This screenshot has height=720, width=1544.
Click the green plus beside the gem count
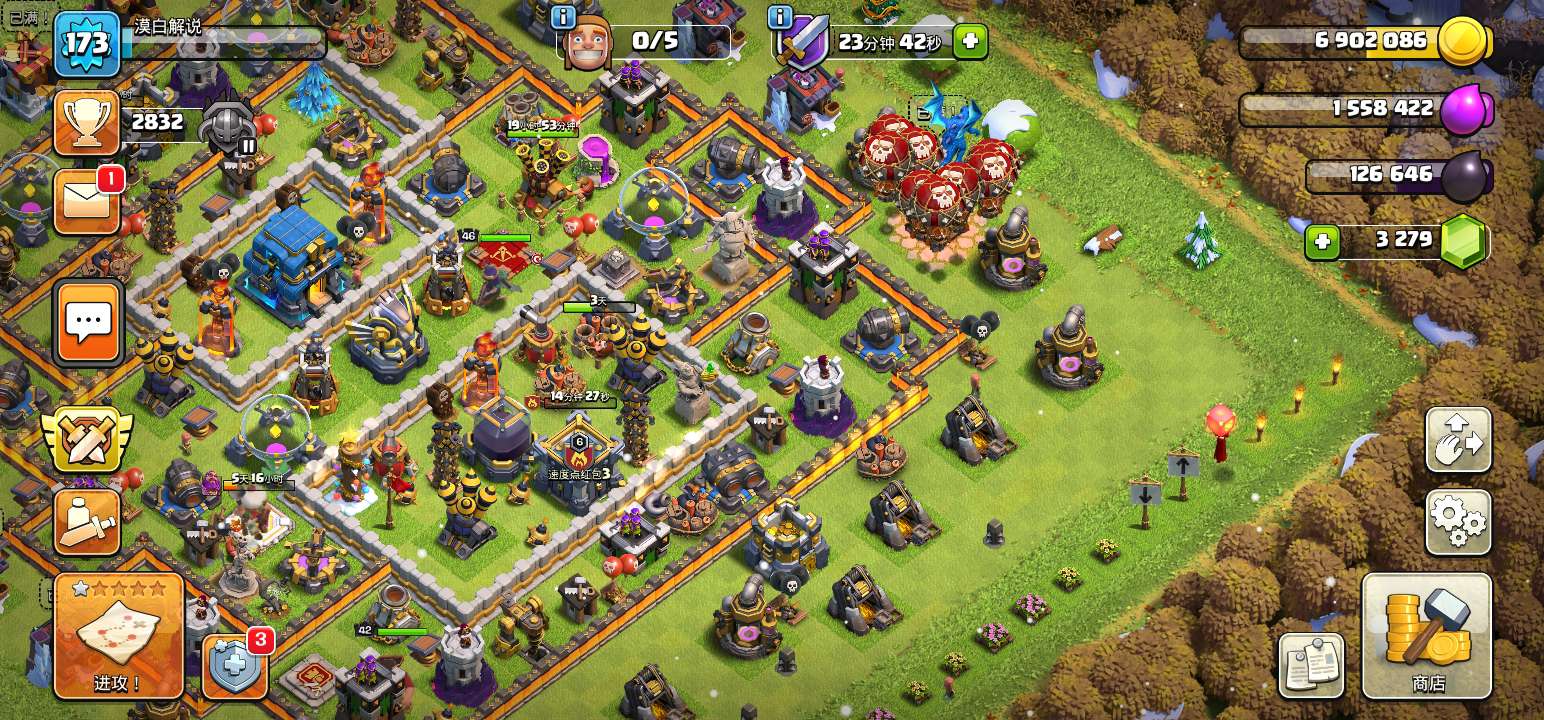[1322, 242]
